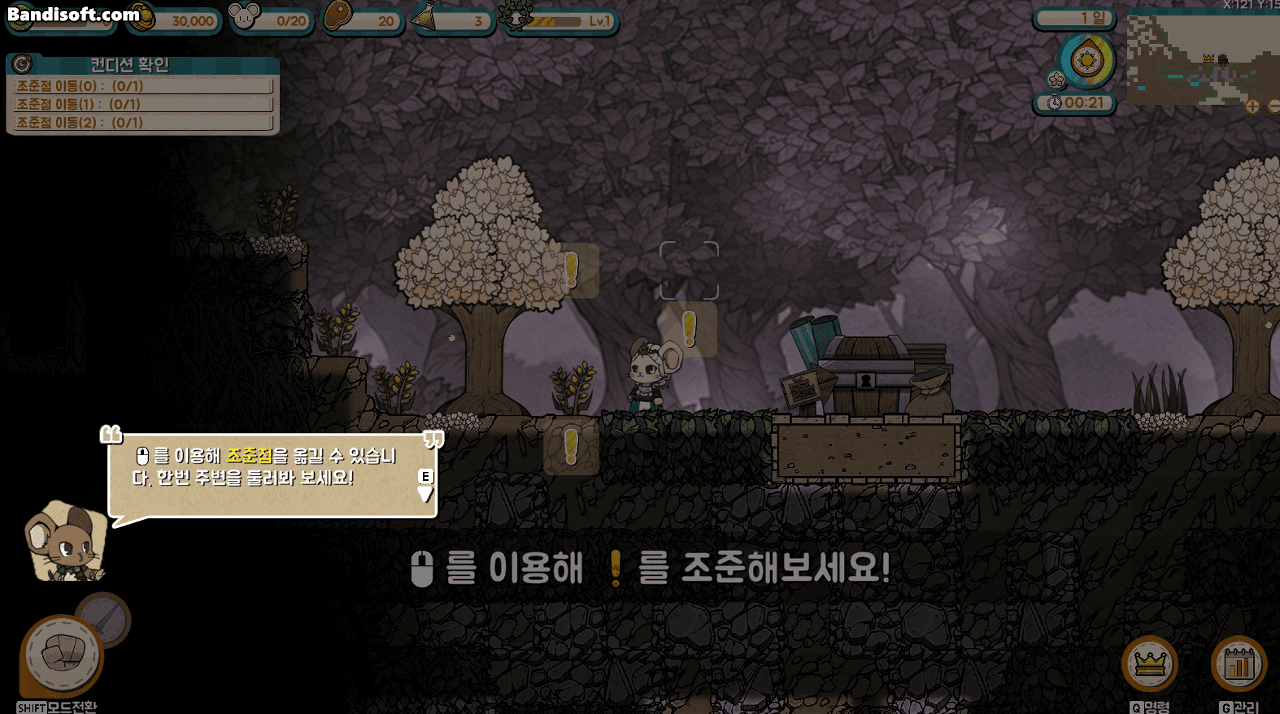Click the laurel wreath level icon
Image resolution: width=1280 pixels, height=714 pixels.
517,17
